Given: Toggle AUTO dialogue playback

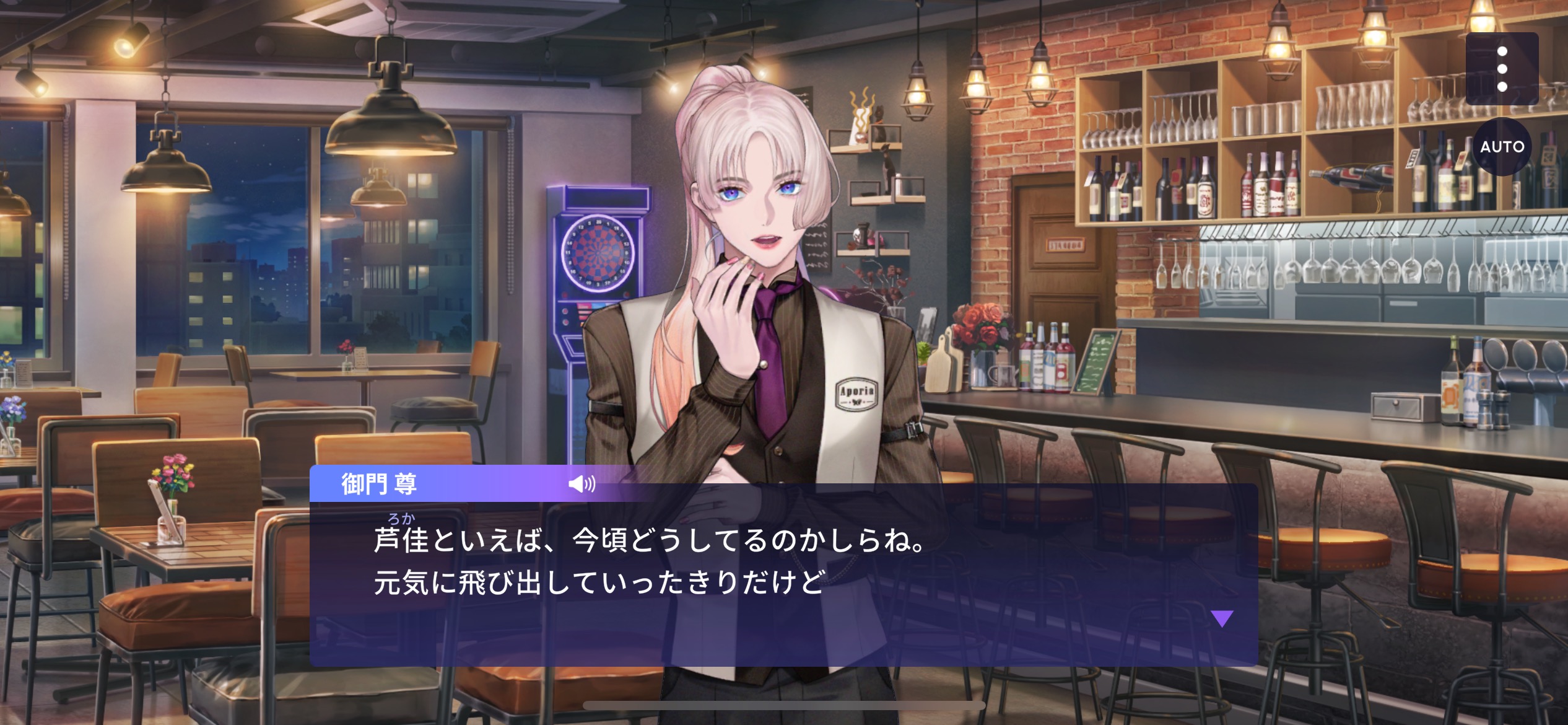Looking at the screenshot, I should click(1502, 147).
